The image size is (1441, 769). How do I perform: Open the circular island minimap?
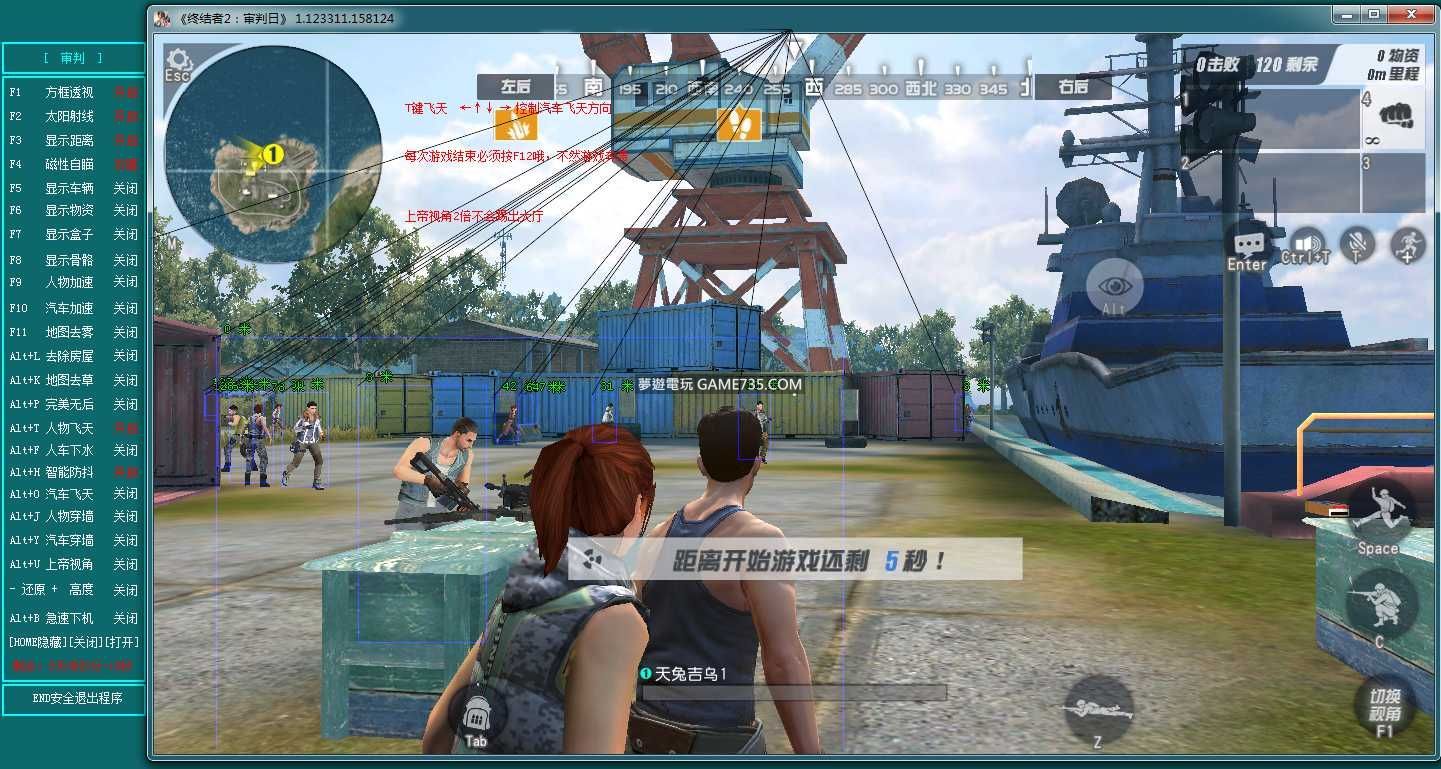click(x=273, y=165)
